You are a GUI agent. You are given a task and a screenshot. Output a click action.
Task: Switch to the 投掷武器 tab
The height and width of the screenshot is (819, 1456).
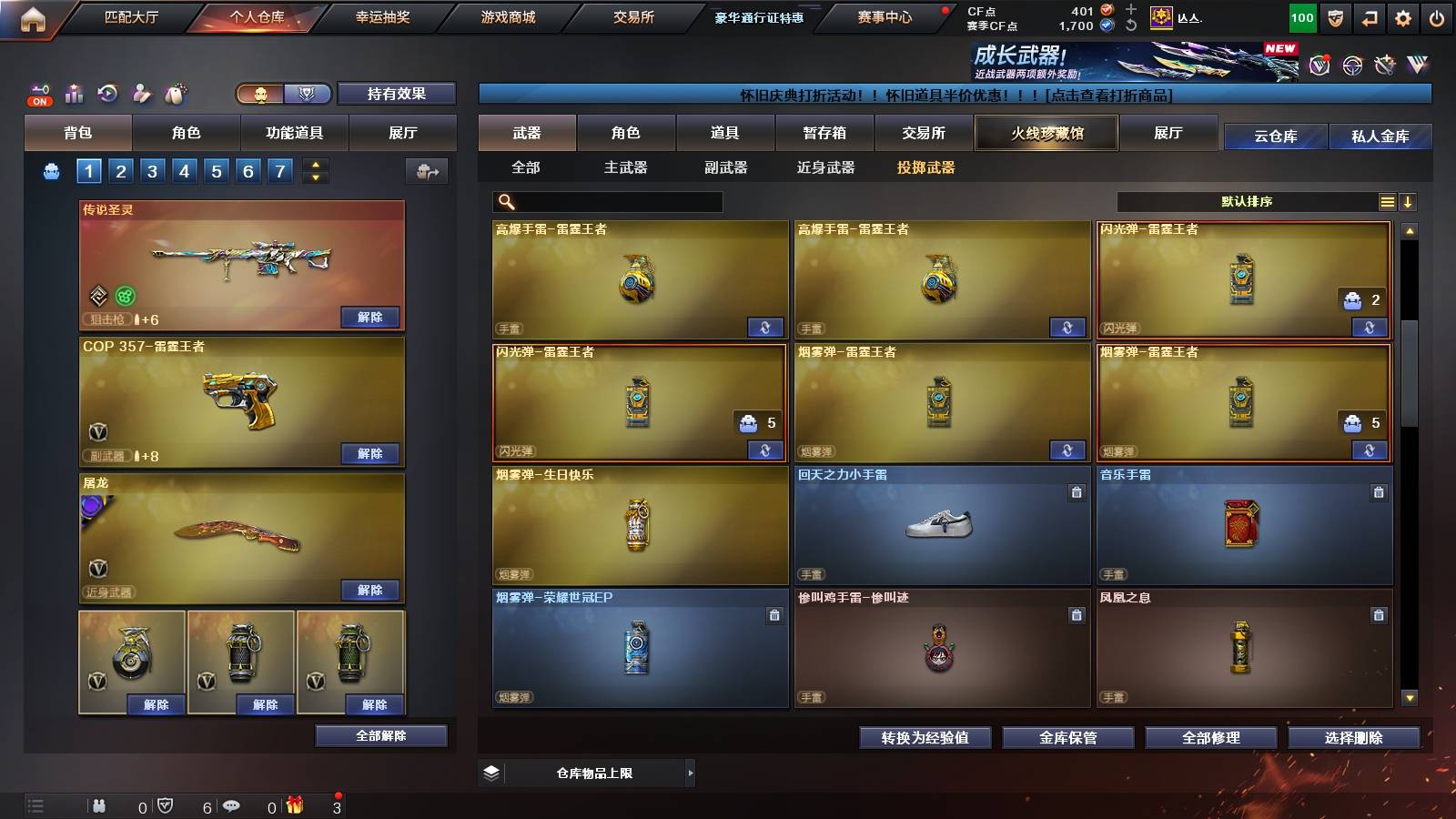pyautogui.click(x=927, y=167)
